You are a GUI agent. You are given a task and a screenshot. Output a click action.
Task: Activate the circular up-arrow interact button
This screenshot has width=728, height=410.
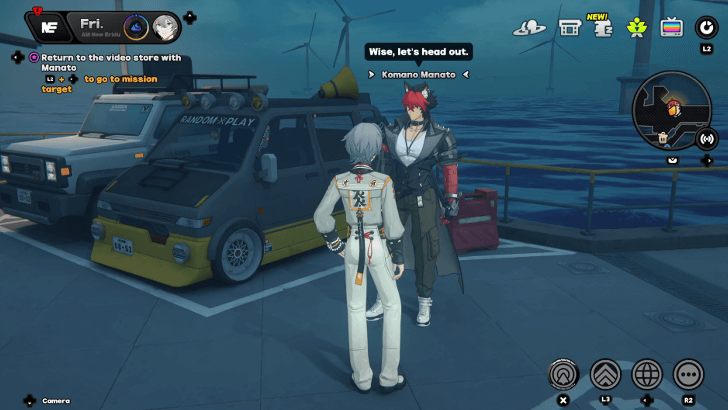564,375
